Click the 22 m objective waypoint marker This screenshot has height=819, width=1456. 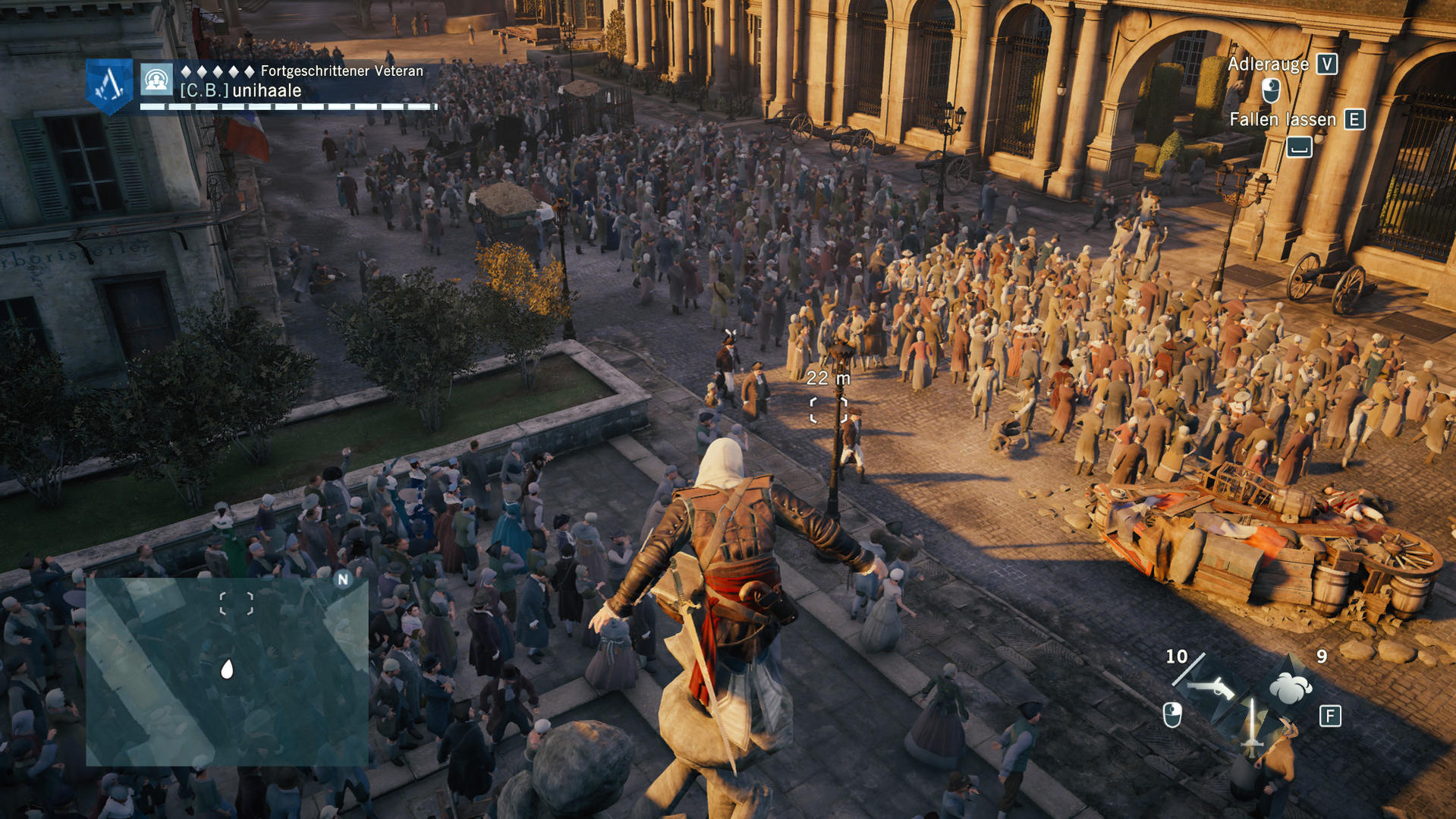click(x=828, y=410)
